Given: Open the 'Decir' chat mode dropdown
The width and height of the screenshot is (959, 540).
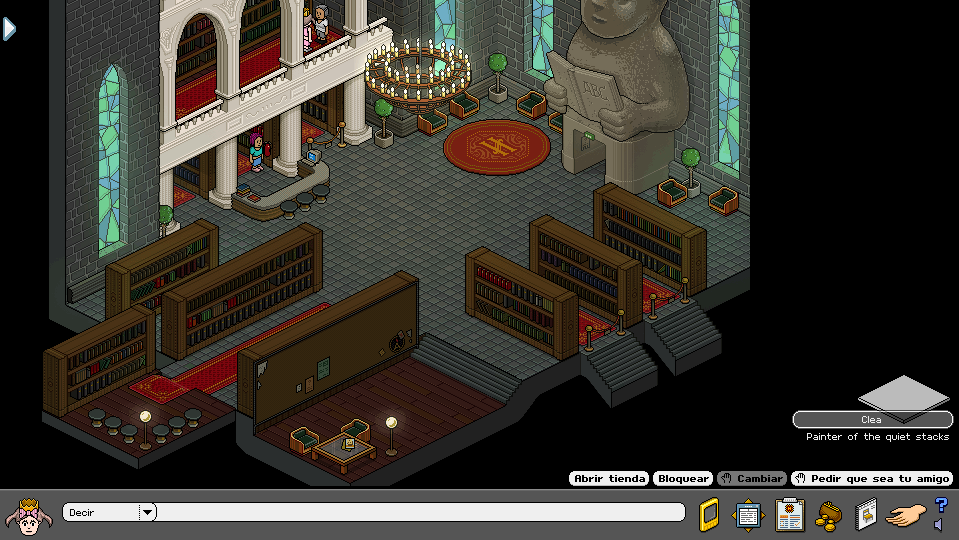Looking at the screenshot, I should pos(147,513).
